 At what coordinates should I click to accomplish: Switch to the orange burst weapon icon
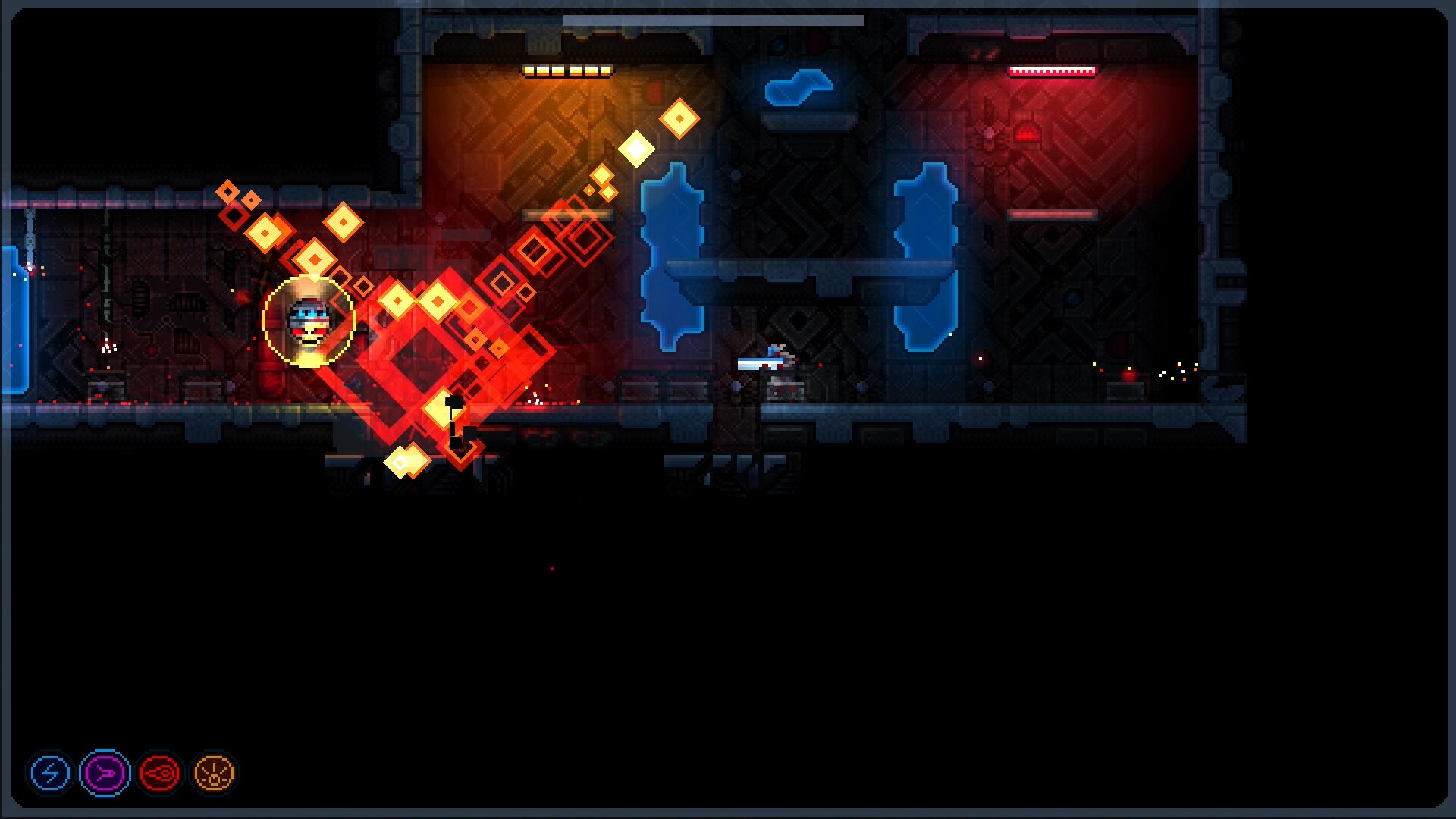tap(215, 773)
